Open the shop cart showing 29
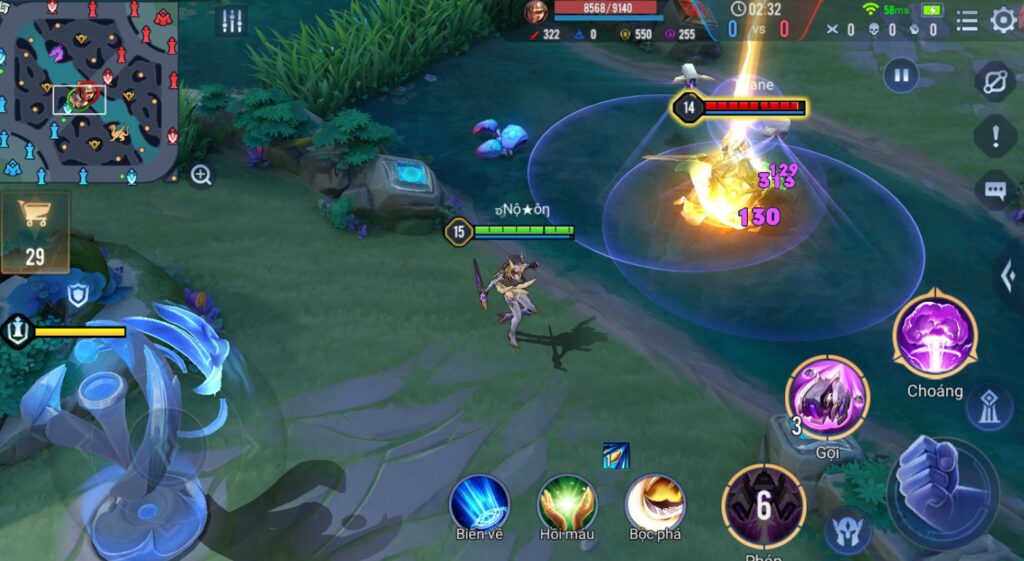The width and height of the screenshot is (1024, 561). pyautogui.click(x=35, y=232)
